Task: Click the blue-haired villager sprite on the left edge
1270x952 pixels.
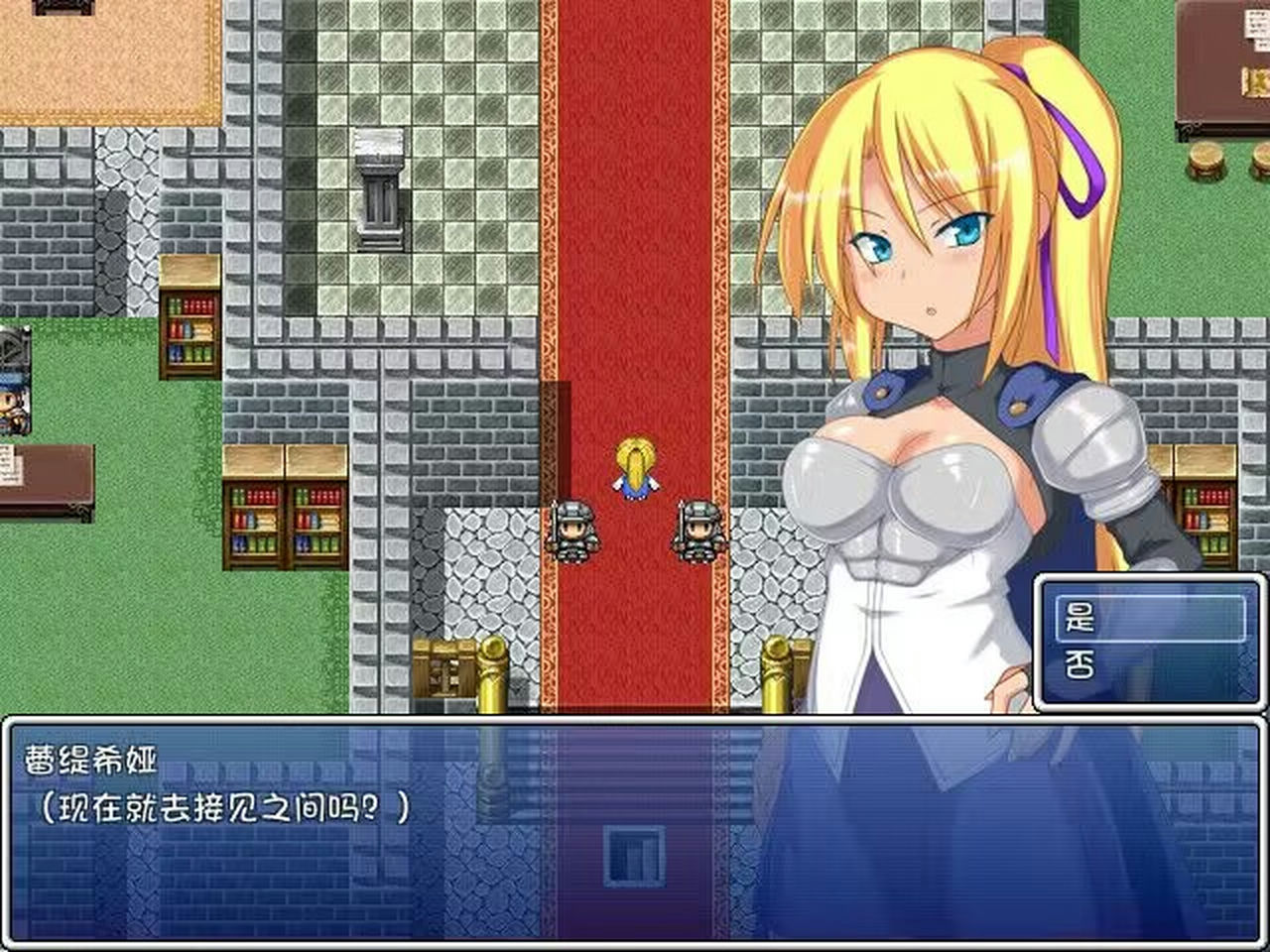Action: coord(15,407)
